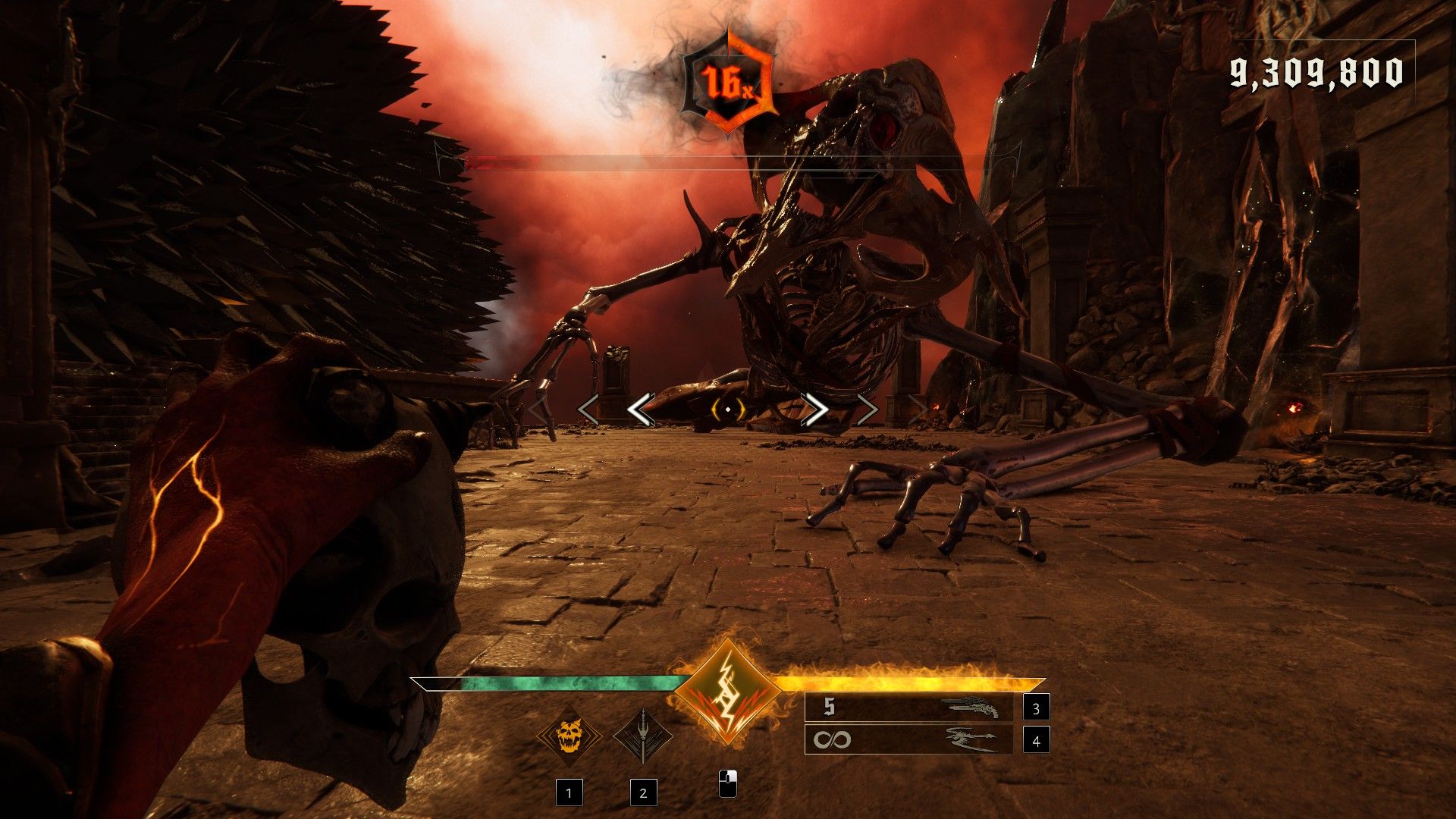Click the ammo count 5 label
Image resolution: width=1456 pixels, height=819 pixels.
click(830, 705)
